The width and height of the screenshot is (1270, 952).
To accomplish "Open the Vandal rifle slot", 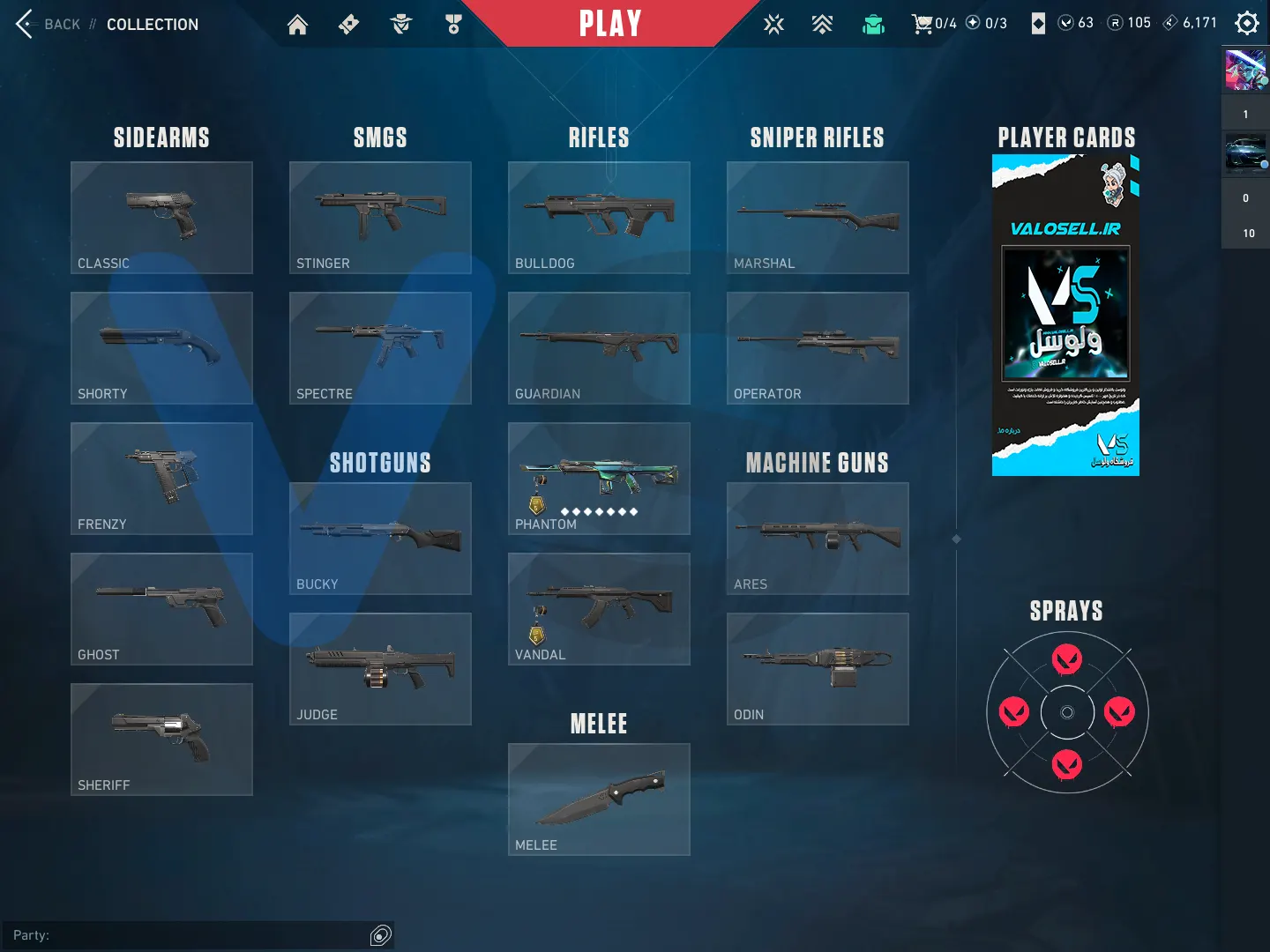I will tap(599, 609).
